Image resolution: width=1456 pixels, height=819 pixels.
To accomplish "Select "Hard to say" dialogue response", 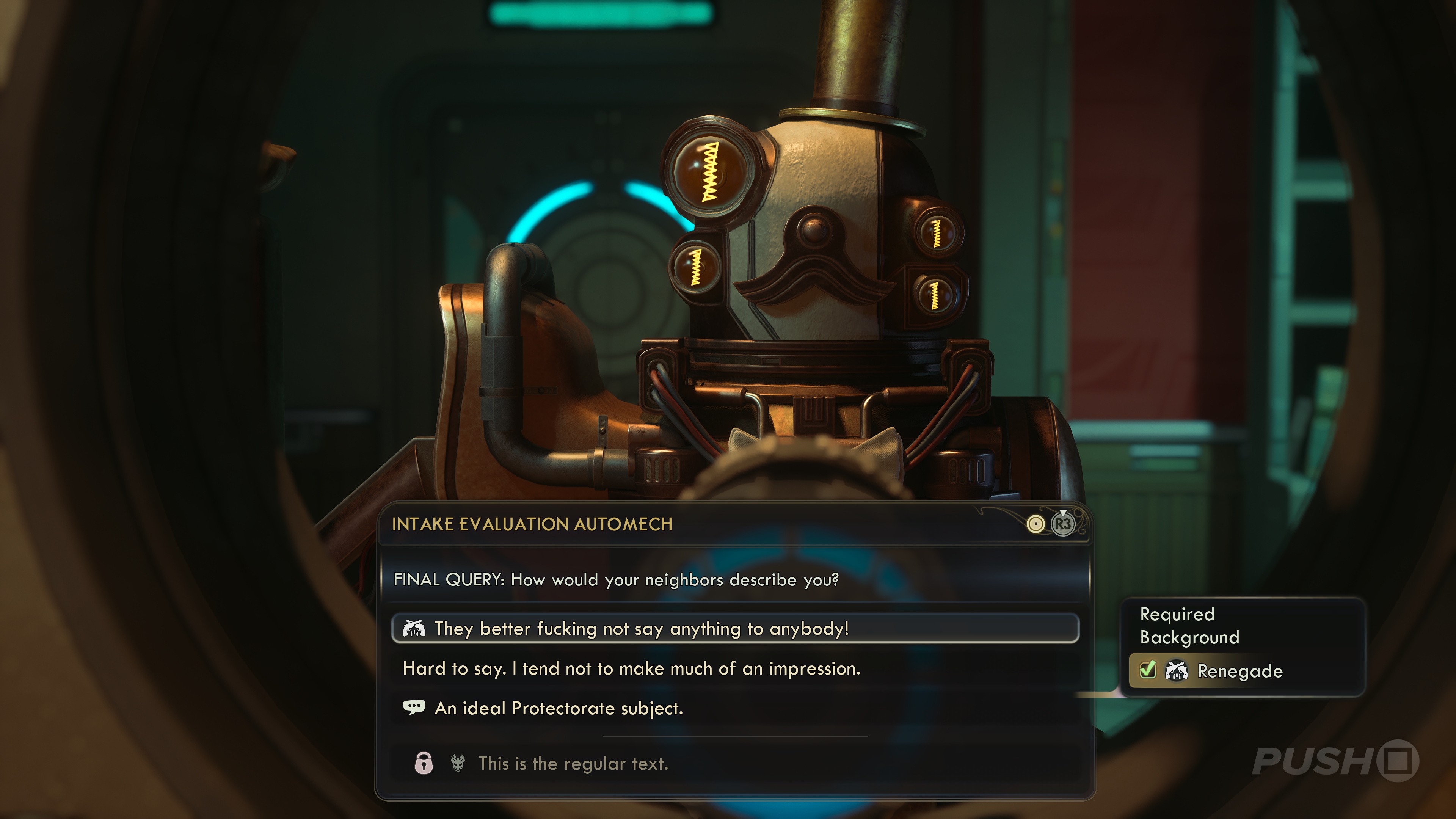I will tap(631, 668).
